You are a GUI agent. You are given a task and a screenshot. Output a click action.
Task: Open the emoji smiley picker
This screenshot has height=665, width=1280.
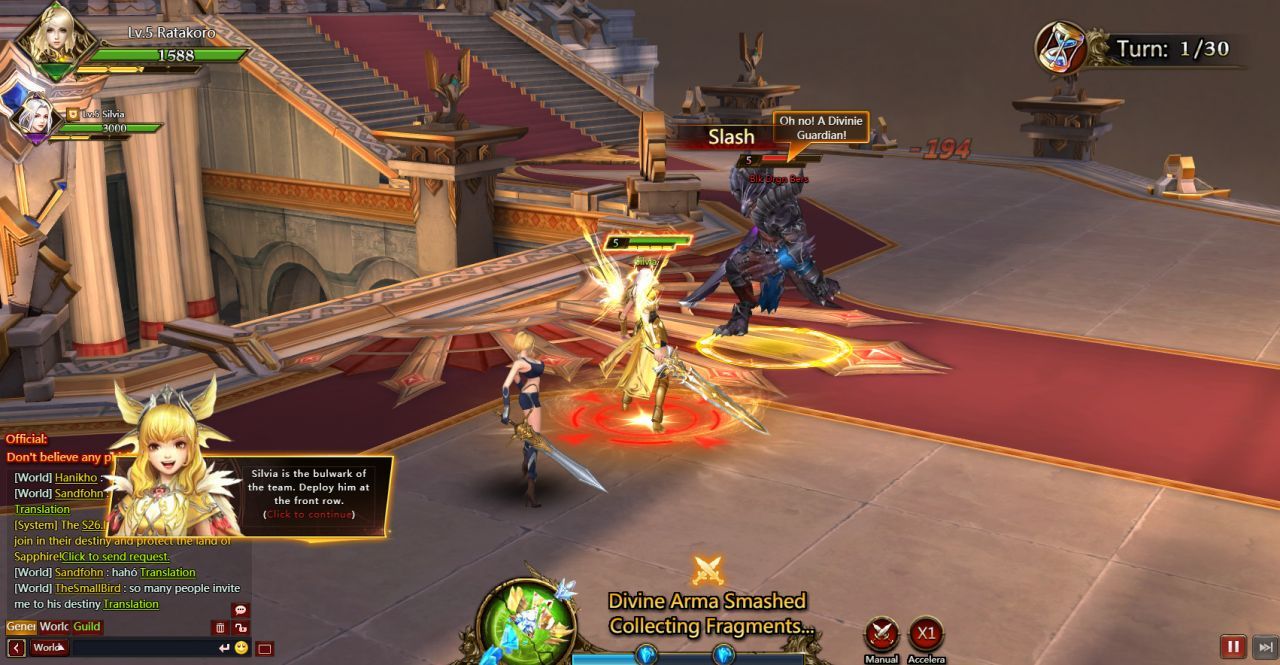241,648
